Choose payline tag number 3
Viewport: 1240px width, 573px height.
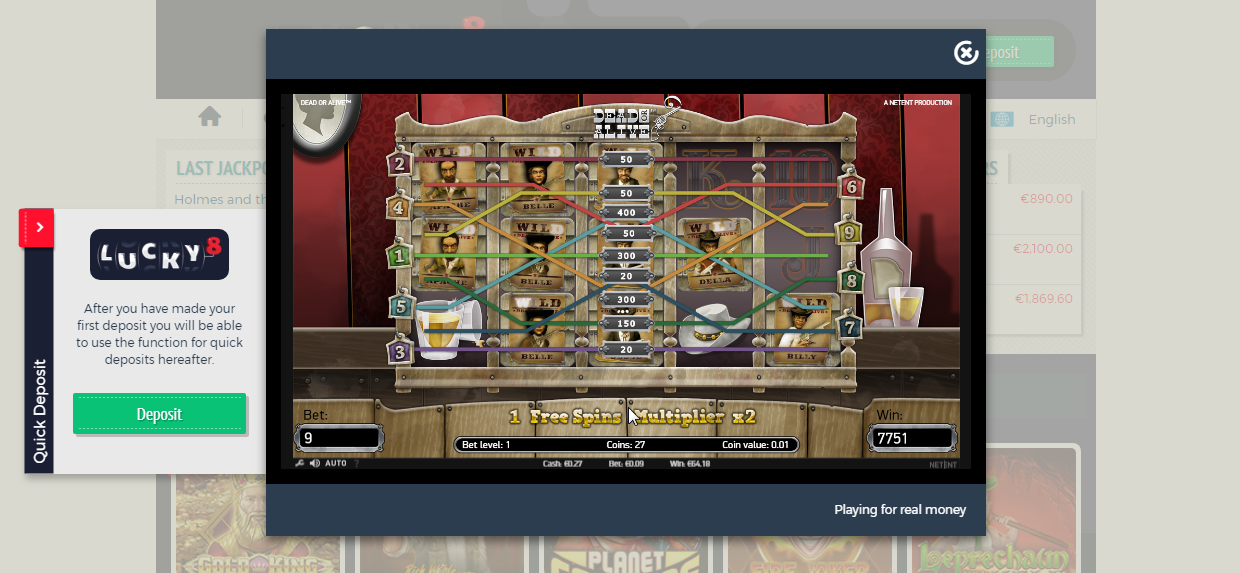[401, 352]
